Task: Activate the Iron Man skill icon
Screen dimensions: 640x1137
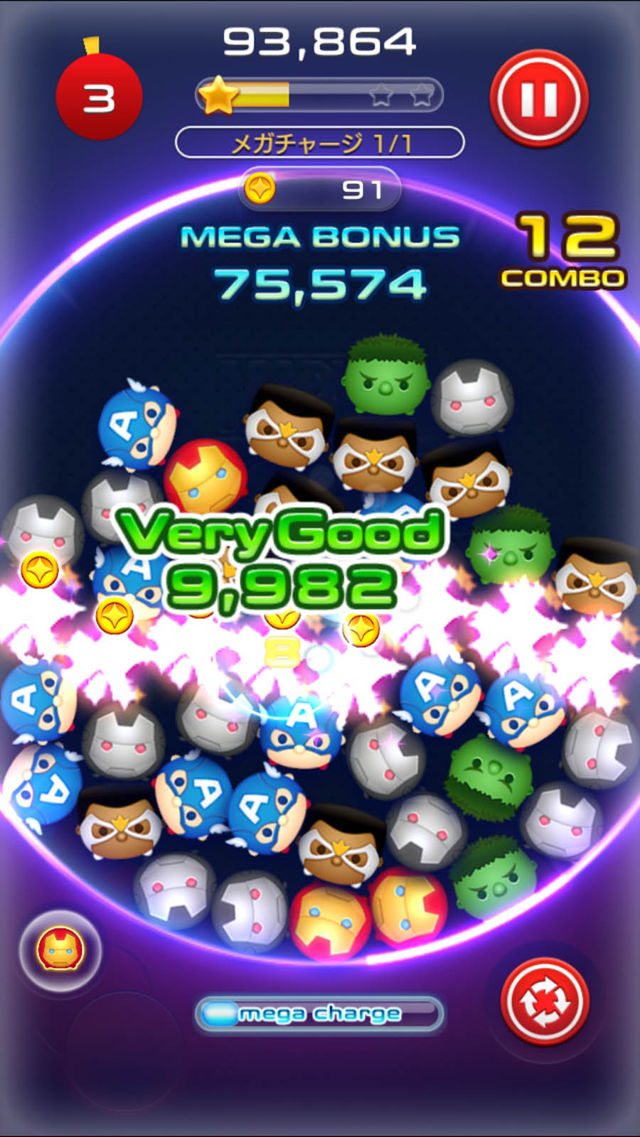Action: pos(58,947)
